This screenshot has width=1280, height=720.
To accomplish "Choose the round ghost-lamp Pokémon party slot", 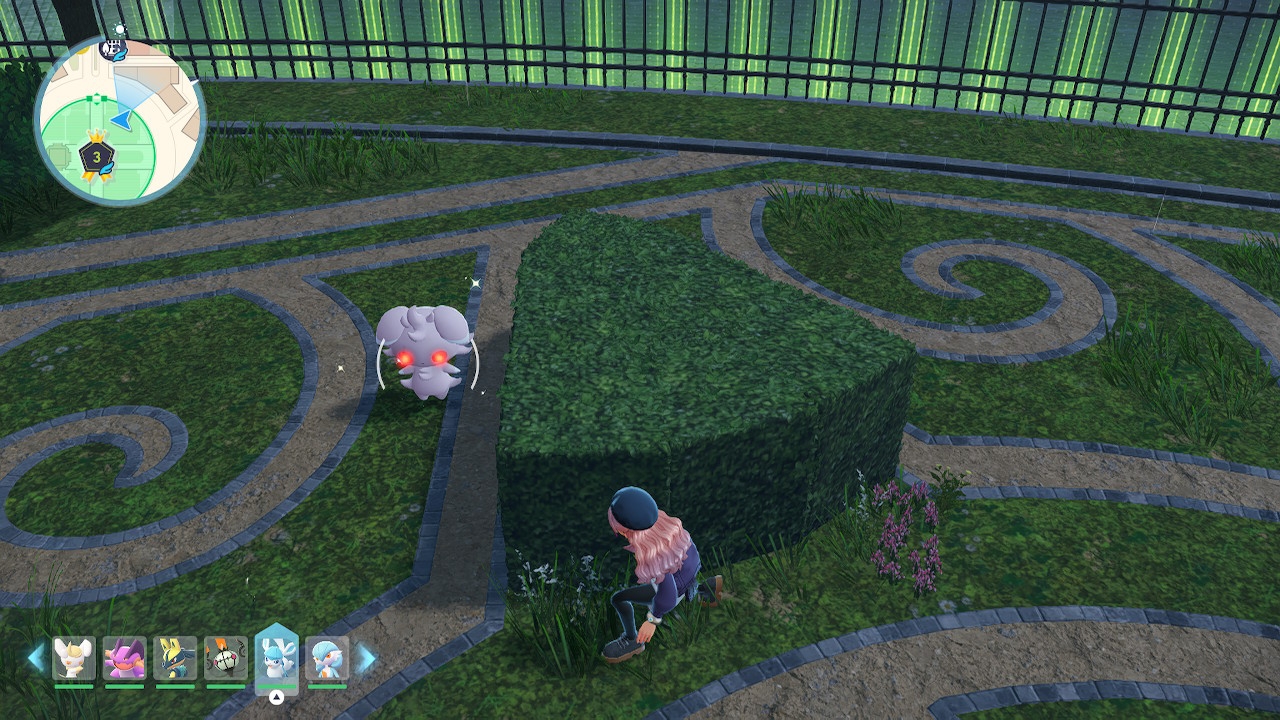I will click(x=226, y=658).
